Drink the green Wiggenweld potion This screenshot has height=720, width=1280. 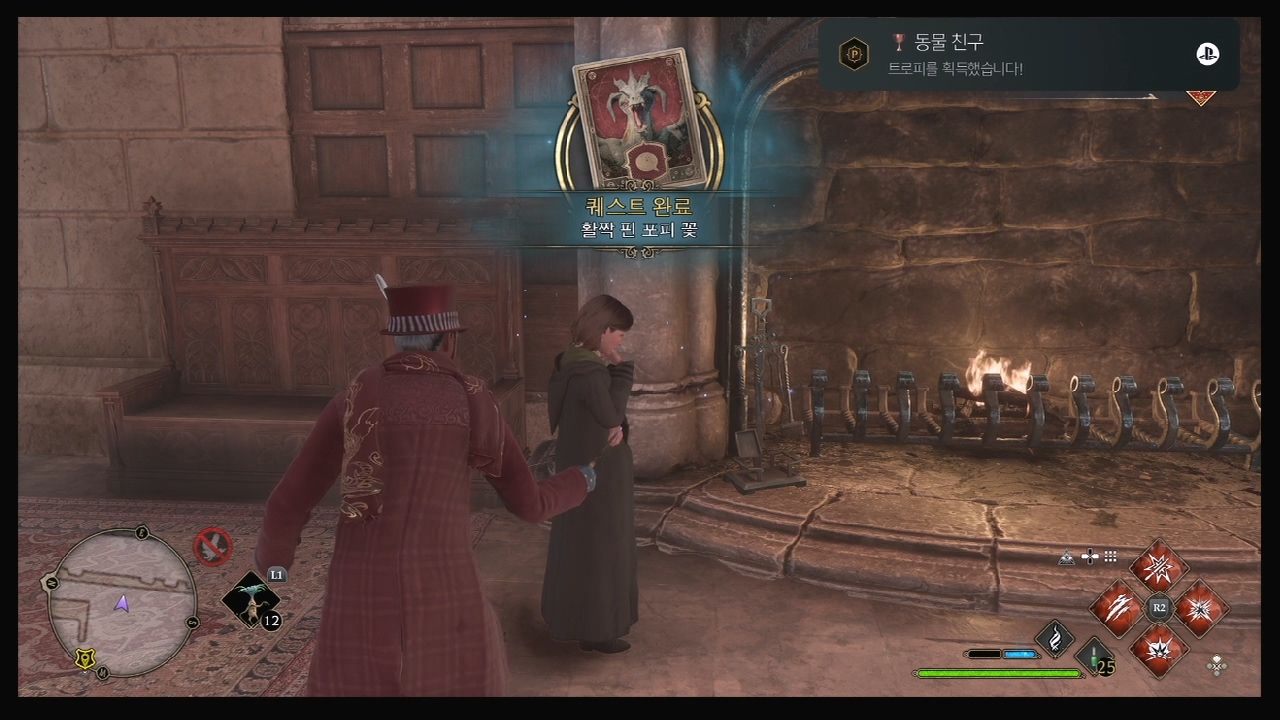pos(1096,658)
